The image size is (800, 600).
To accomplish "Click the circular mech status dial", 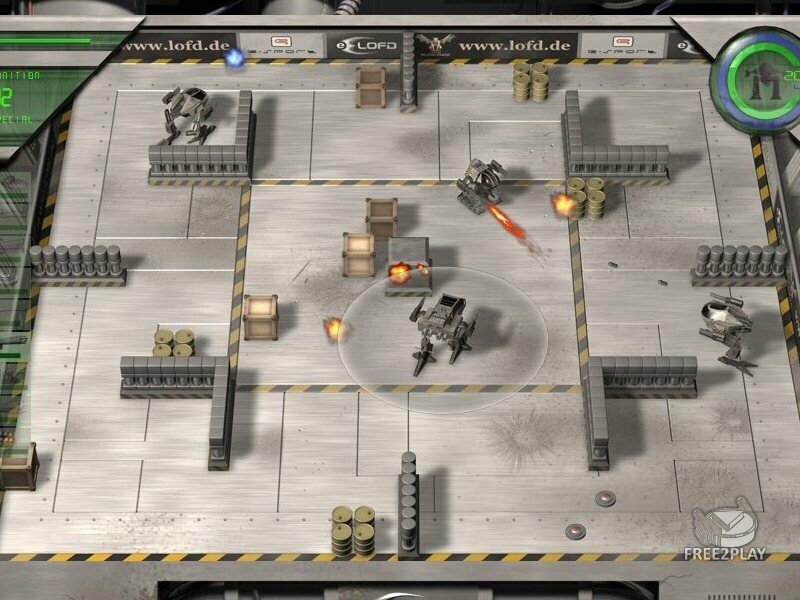I will point(755,78).
